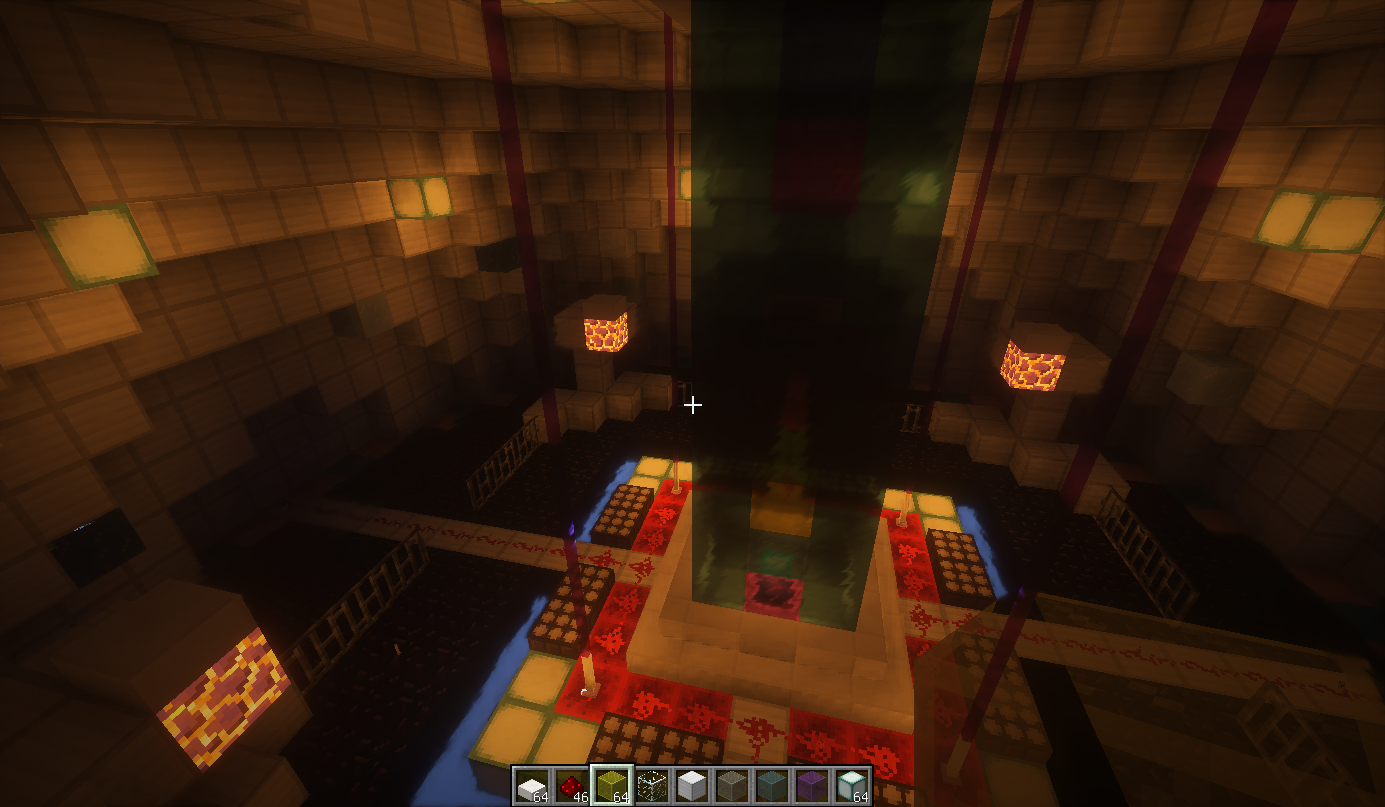
Task: Select the clear glass block slot
Action: [x=651, y=786]
